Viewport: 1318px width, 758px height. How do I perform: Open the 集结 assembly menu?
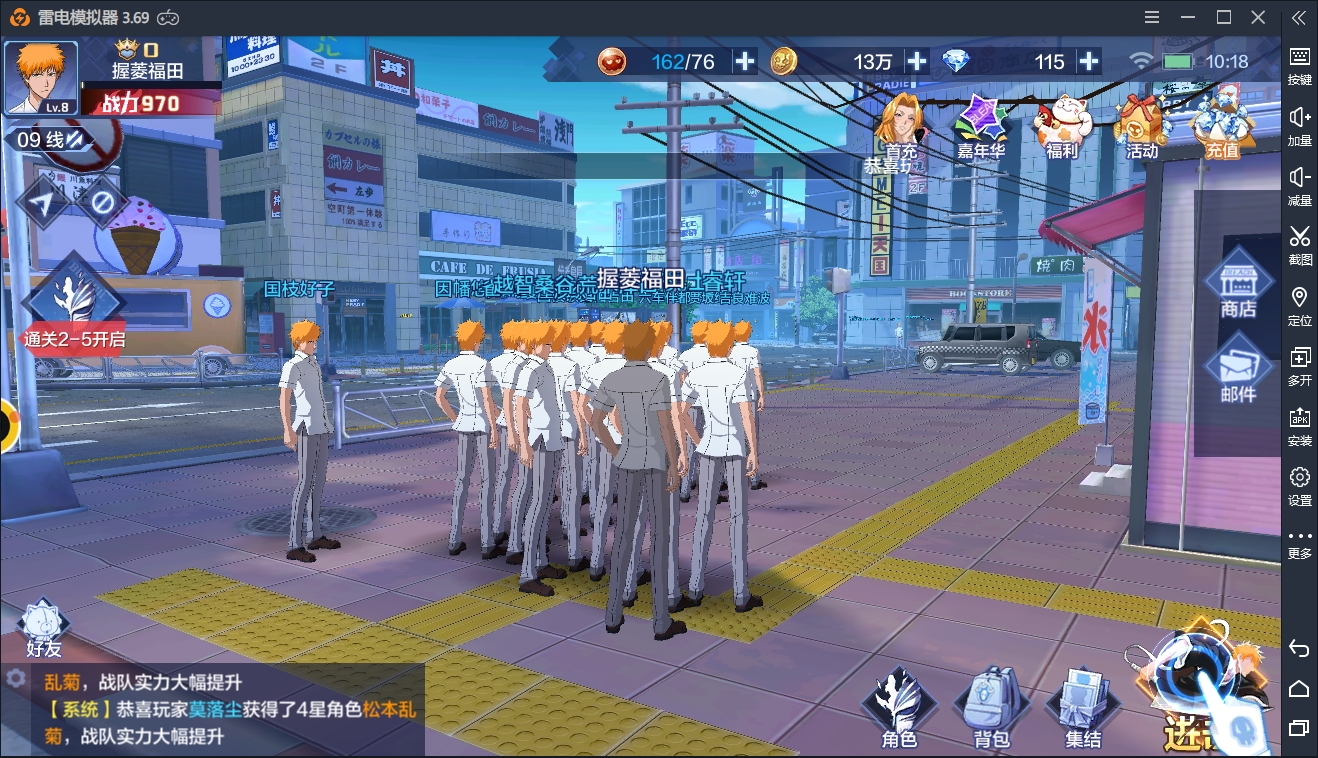(1083, 707)
